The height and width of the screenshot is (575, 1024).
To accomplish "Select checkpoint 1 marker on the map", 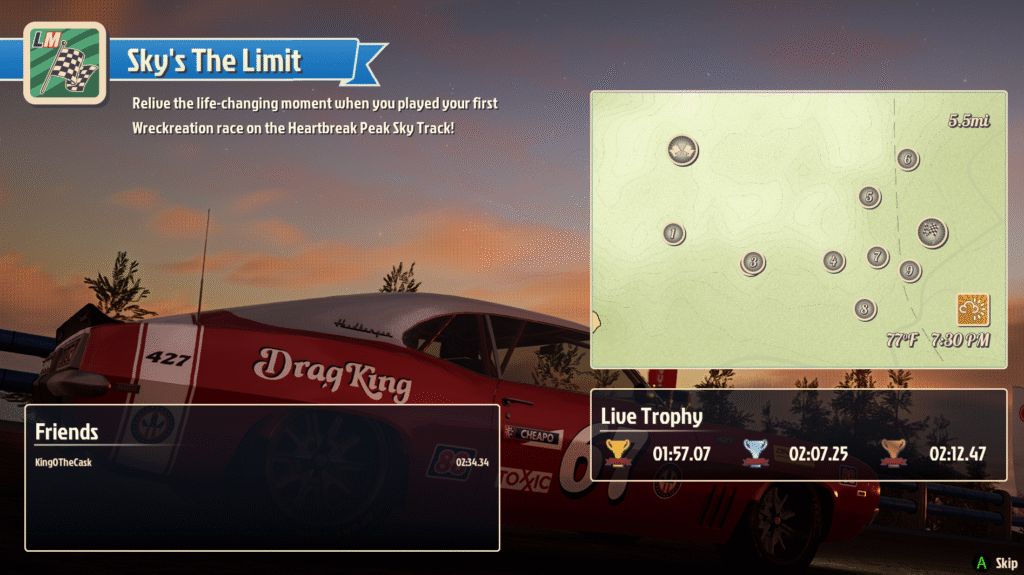I will (674, 234).
